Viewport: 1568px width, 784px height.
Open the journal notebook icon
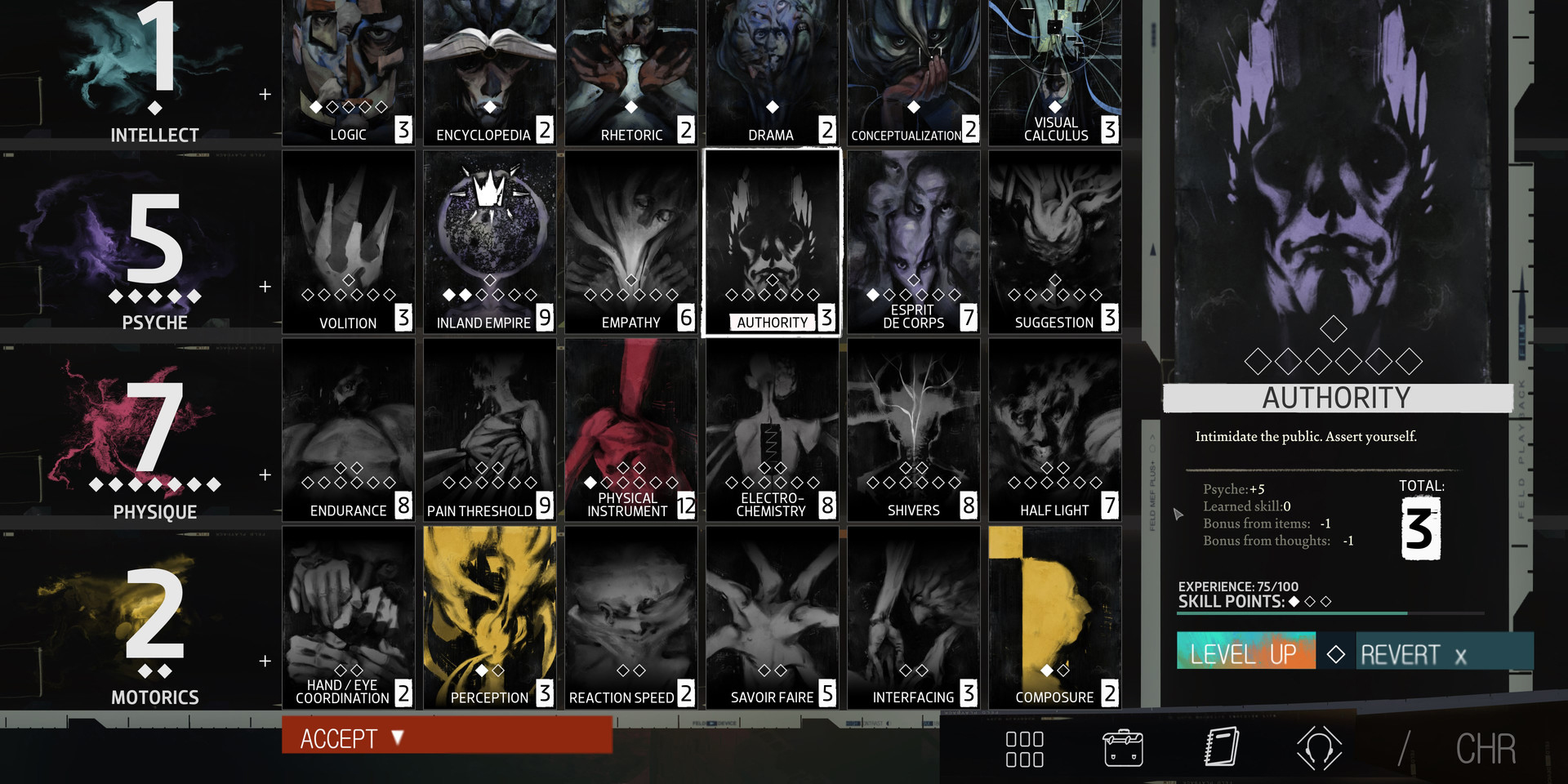tap(1222, 747)
